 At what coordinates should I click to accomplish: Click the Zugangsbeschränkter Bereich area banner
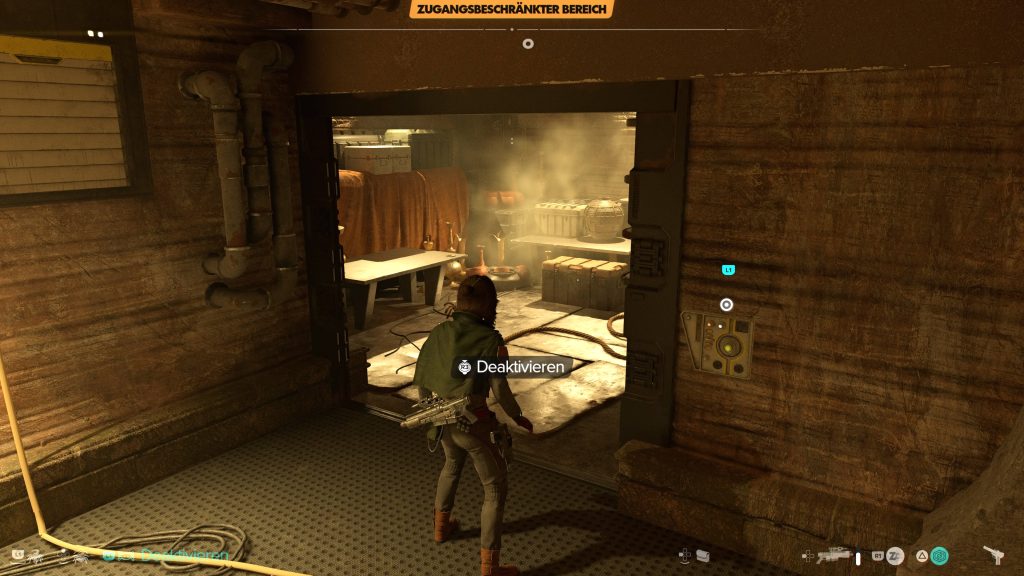(511, 9)
